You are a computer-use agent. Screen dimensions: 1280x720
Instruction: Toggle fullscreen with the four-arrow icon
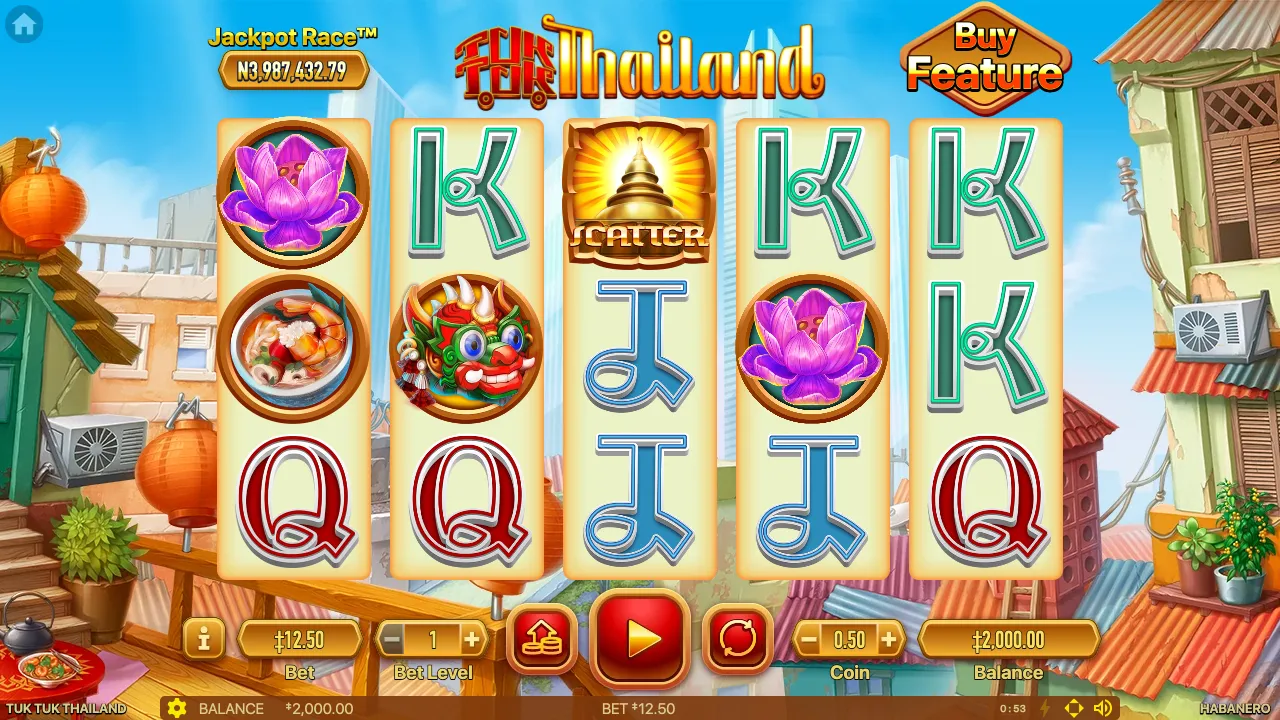[x=1074, y=708]
